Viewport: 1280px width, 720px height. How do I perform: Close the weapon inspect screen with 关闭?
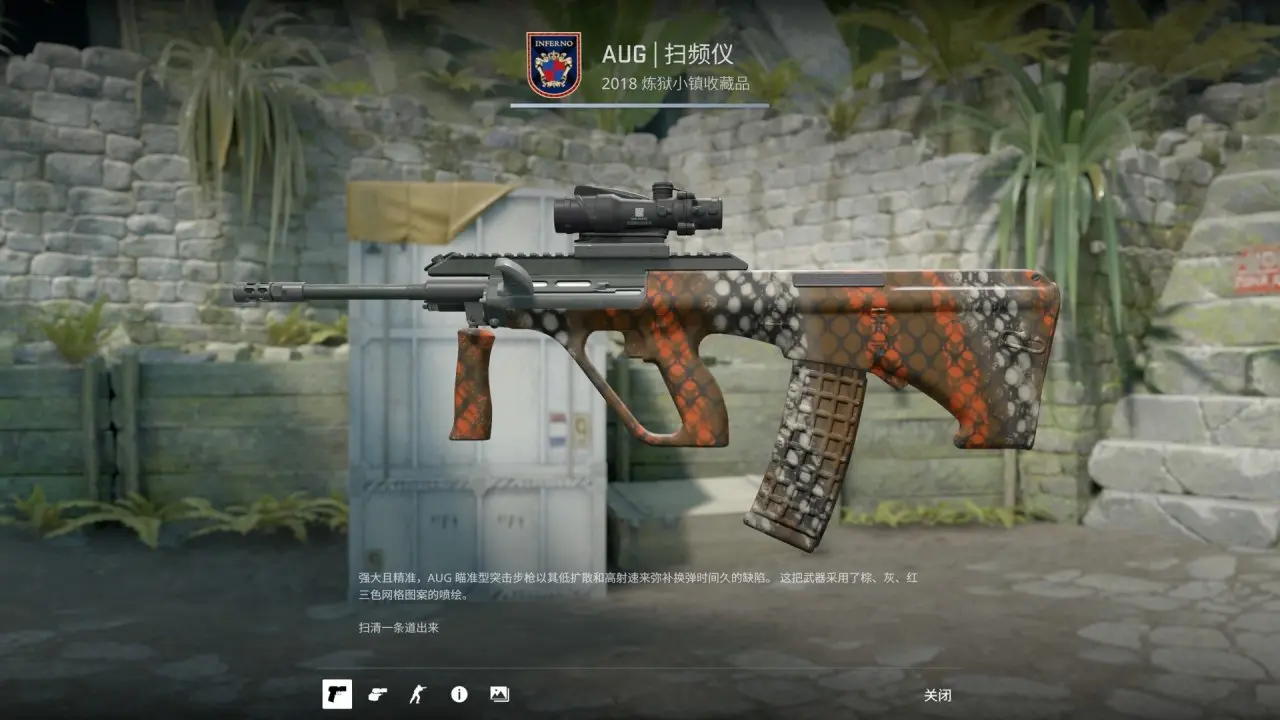[937, 695]
